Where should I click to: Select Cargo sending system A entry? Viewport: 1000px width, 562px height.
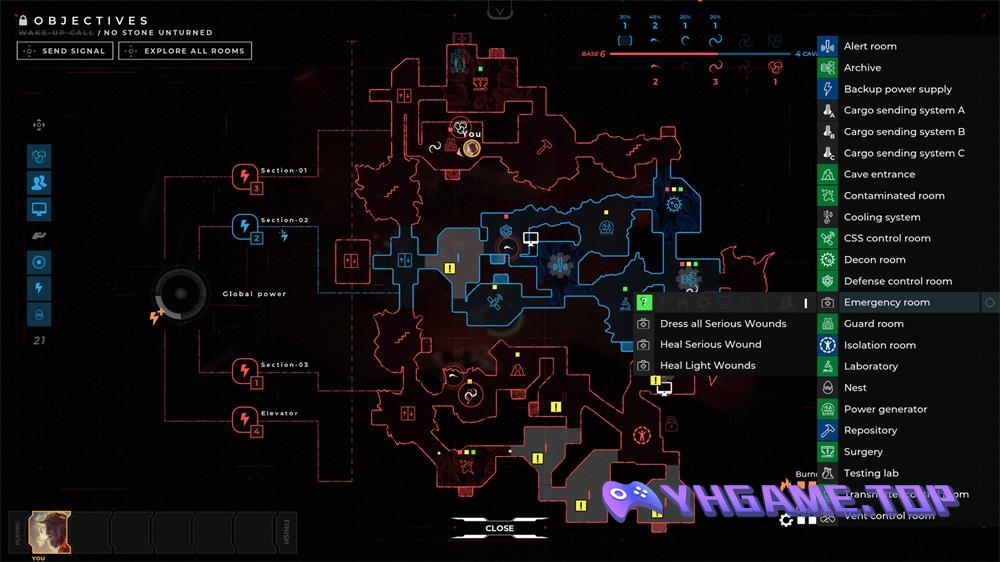click(x=904, y=111)
